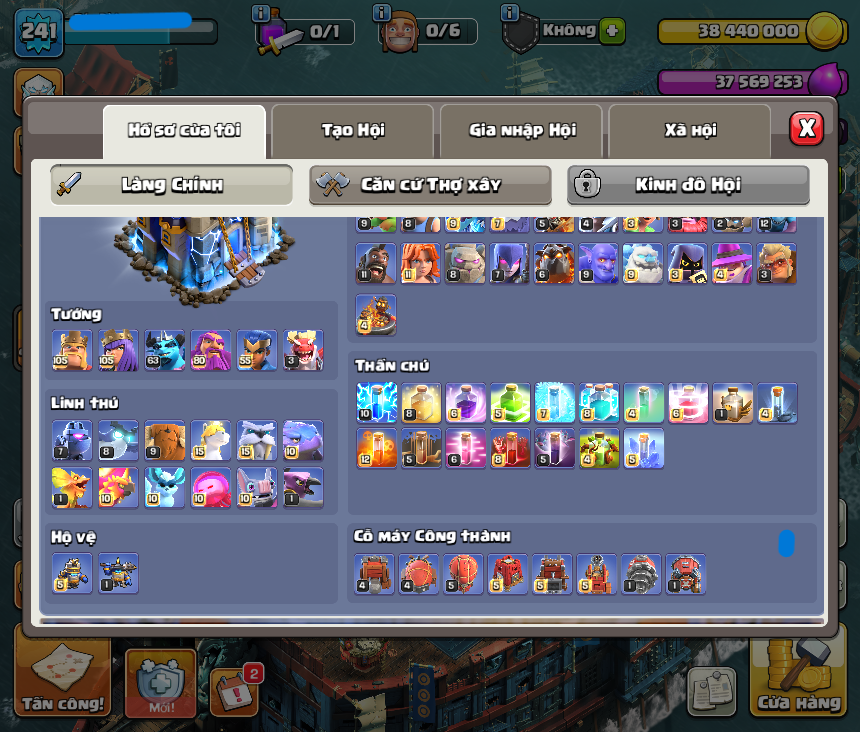Open the info button above builder count
The image size is (860, 732).
[x=381, y=13]
